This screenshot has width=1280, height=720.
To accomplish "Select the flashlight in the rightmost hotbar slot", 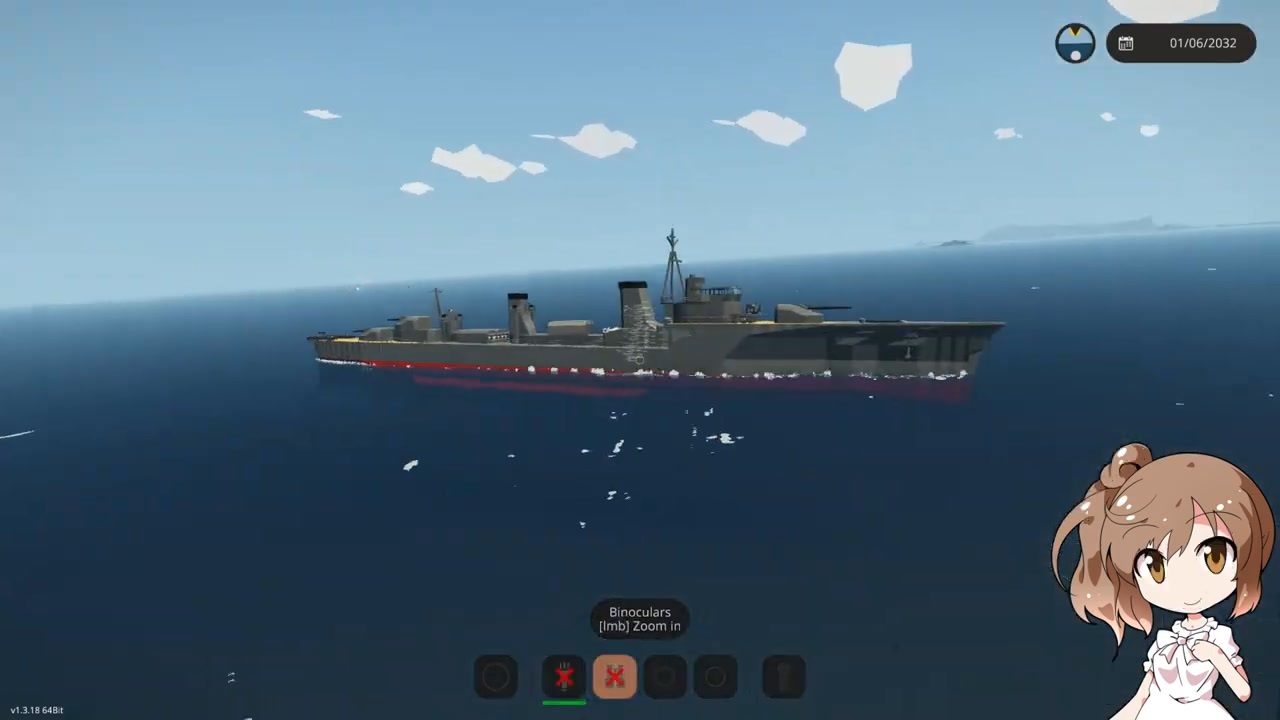I will 783,677.
